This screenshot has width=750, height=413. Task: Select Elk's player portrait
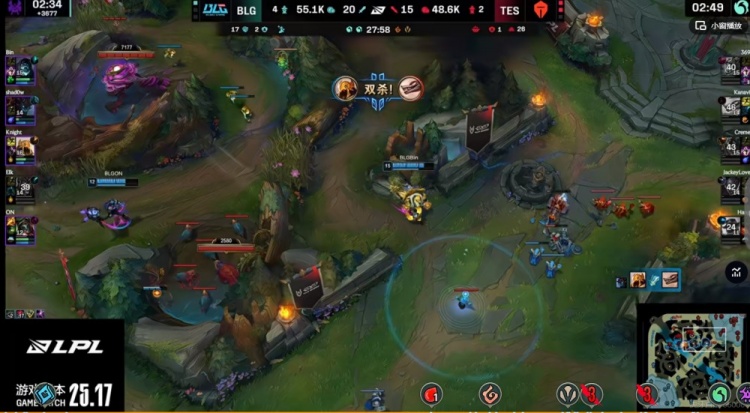pos(20,189)
